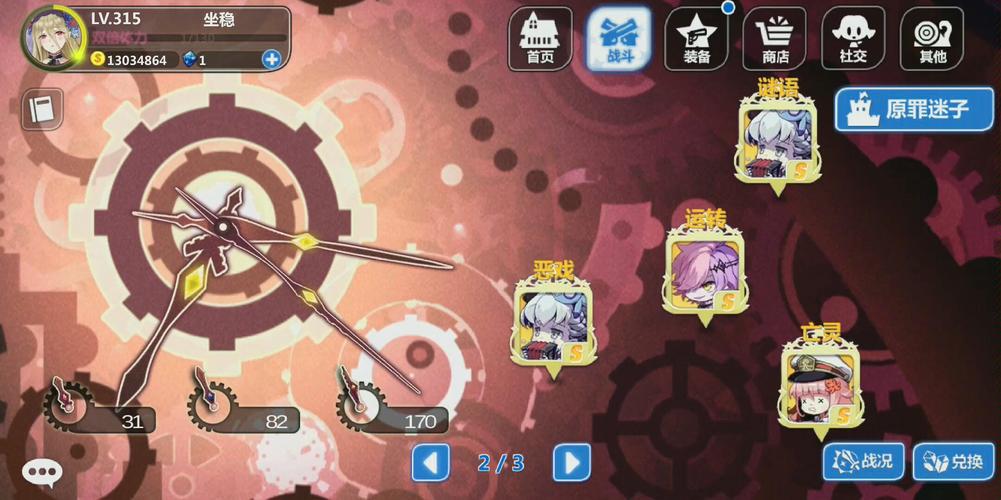Select the 运转 stage portrait

[x=705, y=272]
